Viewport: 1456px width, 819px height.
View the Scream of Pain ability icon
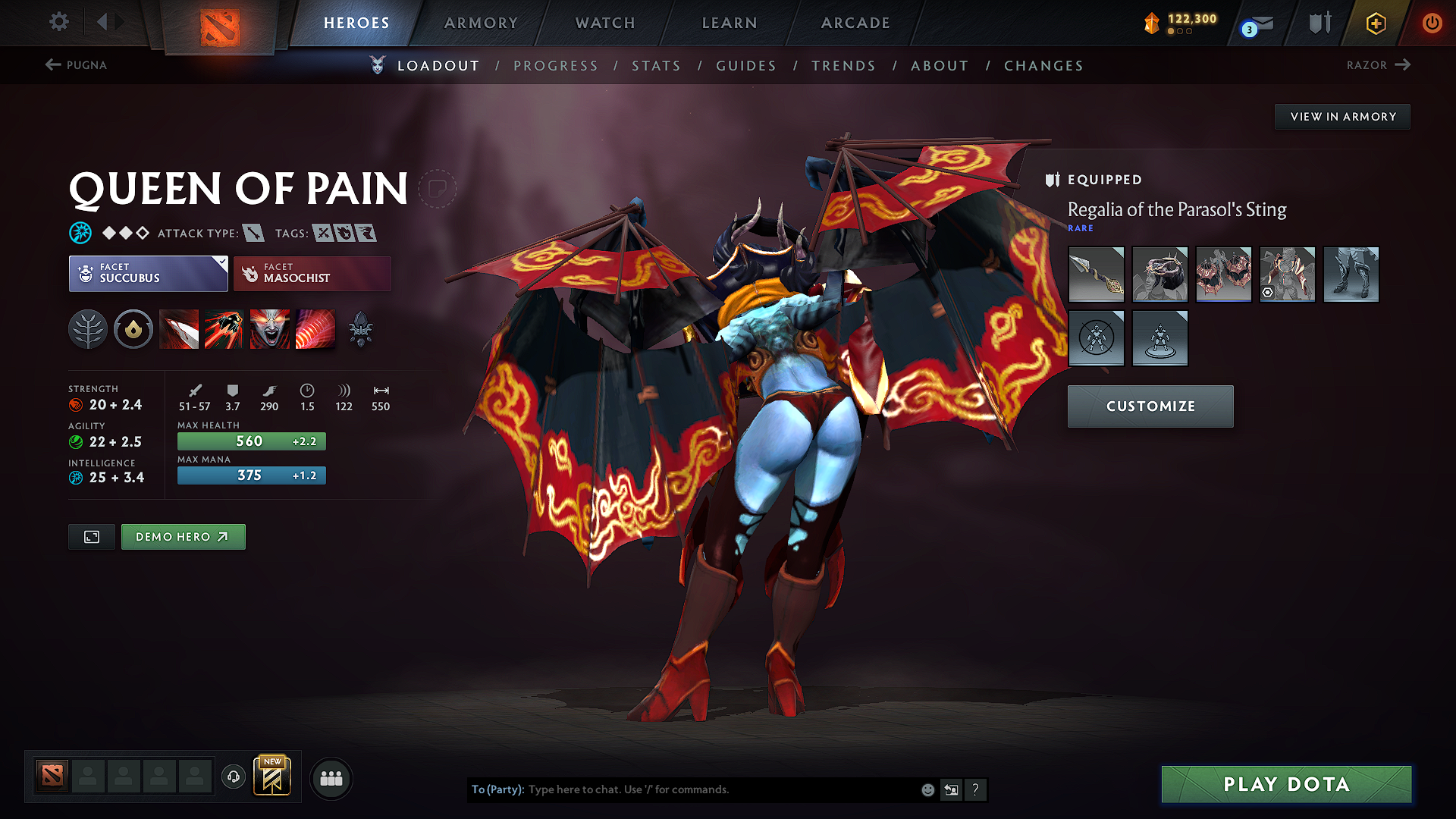coord(269,328)
